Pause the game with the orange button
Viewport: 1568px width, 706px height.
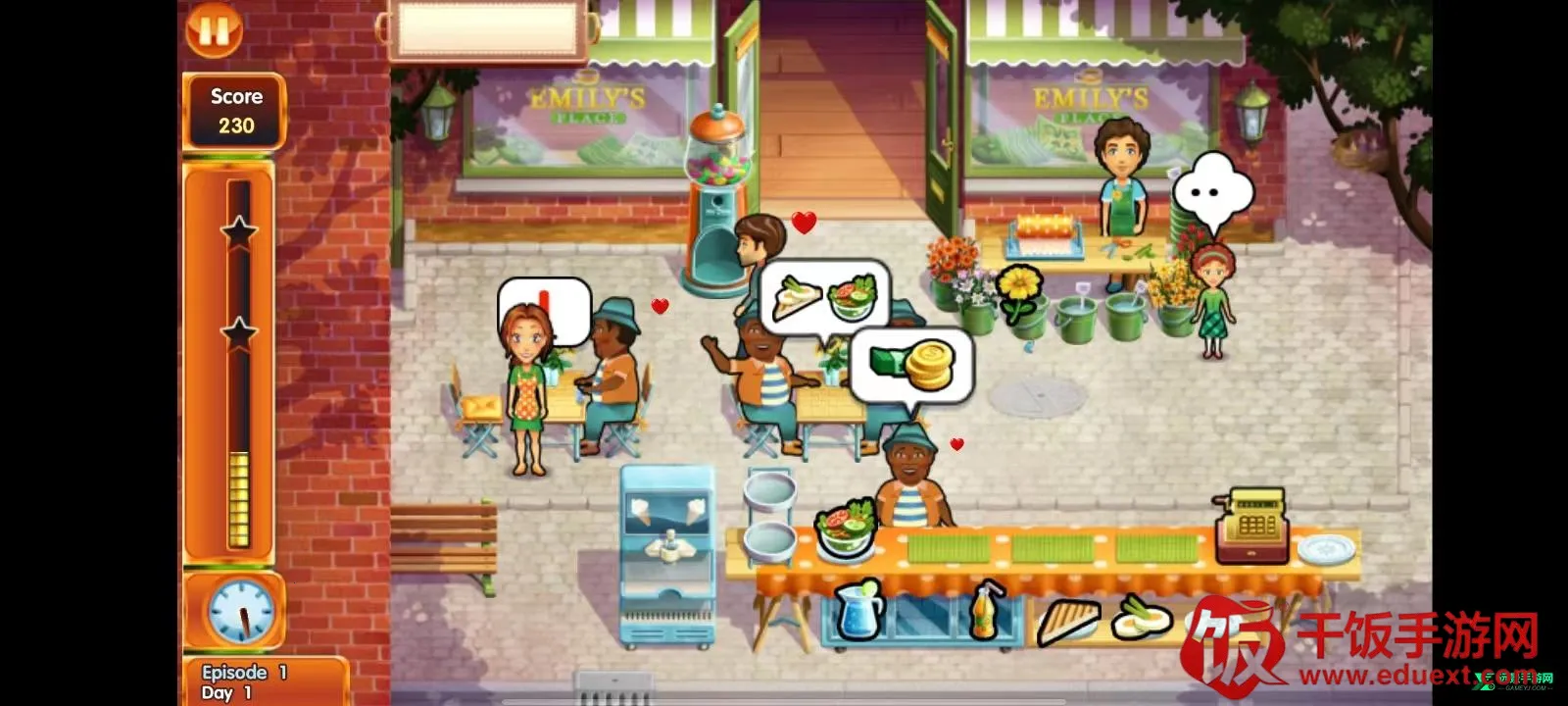(x=214, y=29)
